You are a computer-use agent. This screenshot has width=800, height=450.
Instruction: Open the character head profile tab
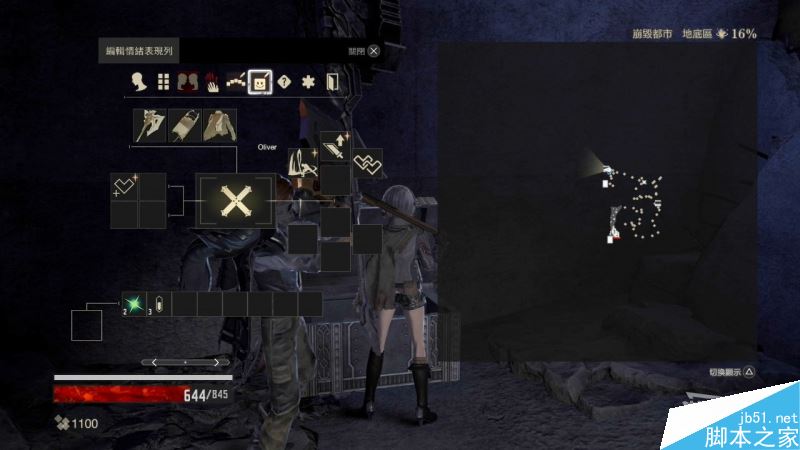[139, 82]
